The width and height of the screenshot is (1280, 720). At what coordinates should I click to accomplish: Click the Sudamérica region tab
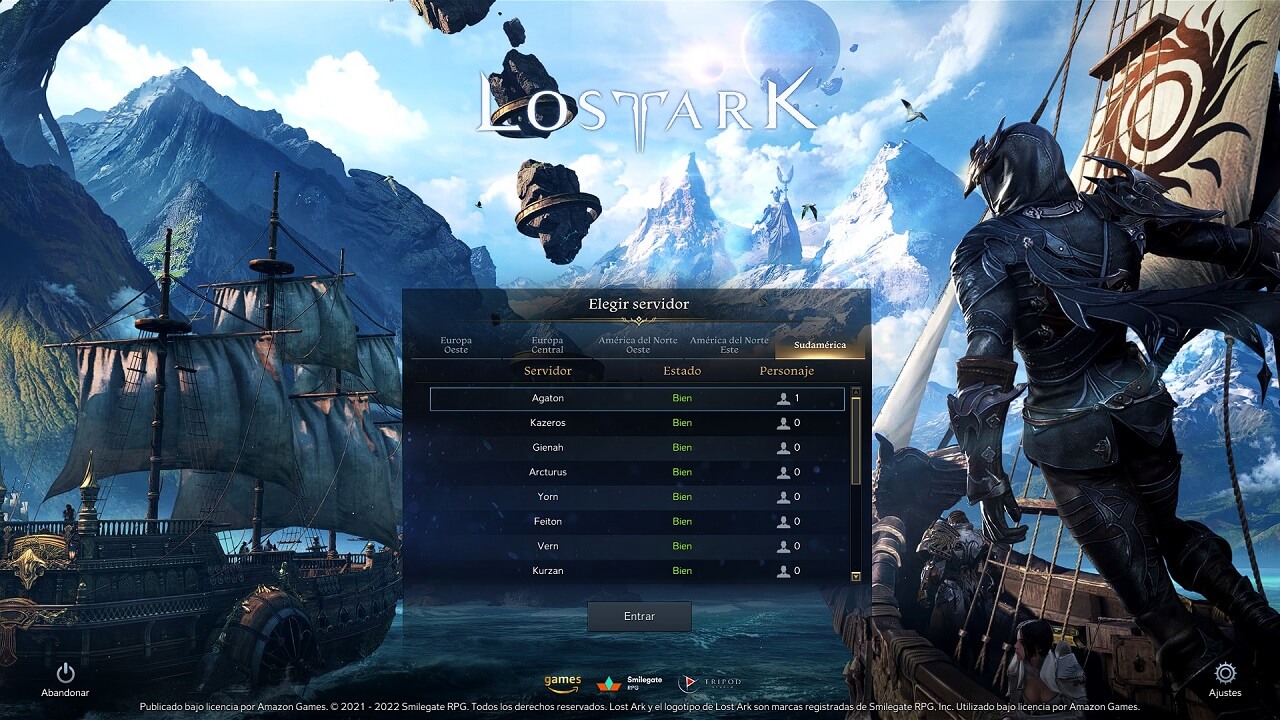tap(820, 345)
